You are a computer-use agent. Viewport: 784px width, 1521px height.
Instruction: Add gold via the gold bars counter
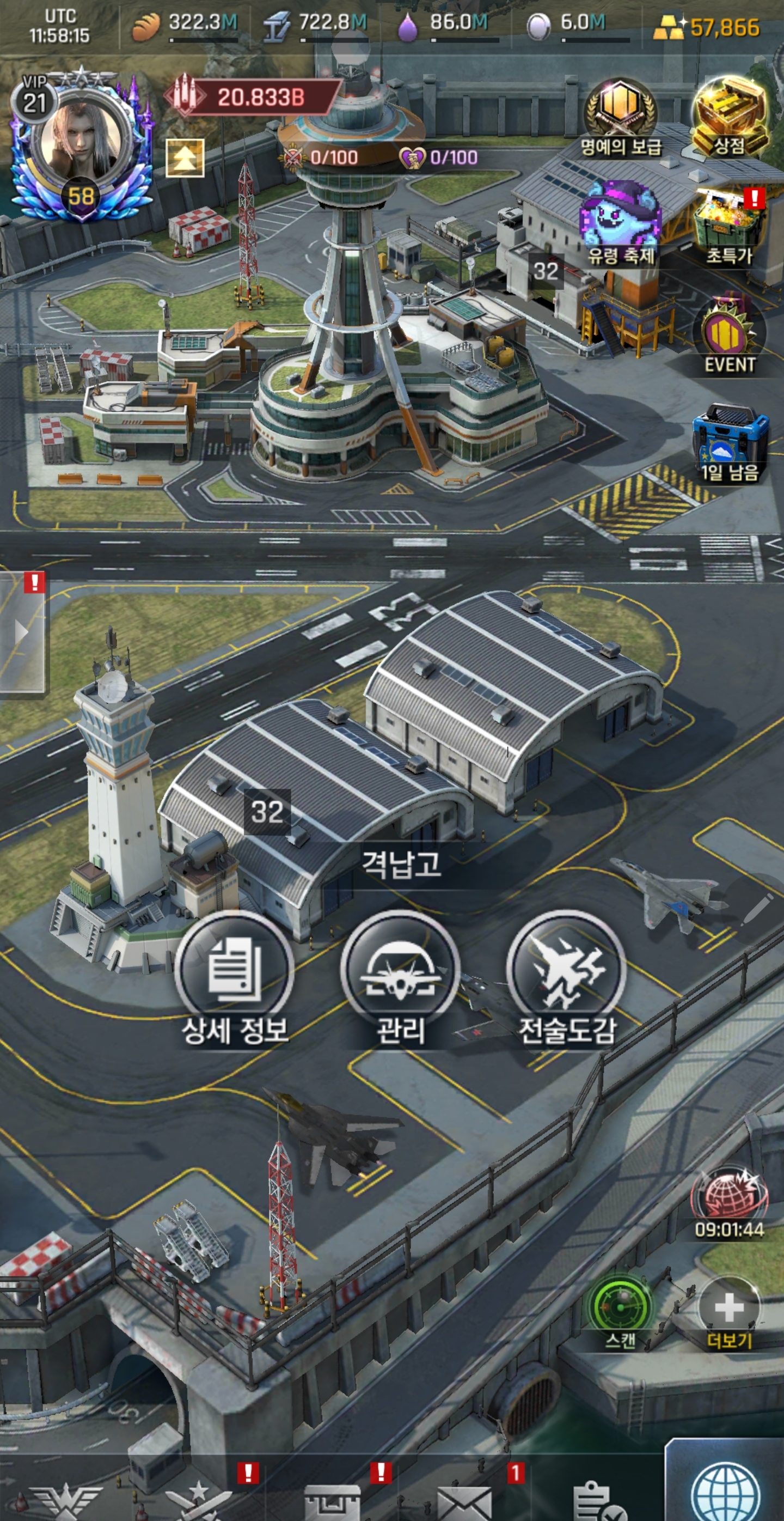point(707,27)
